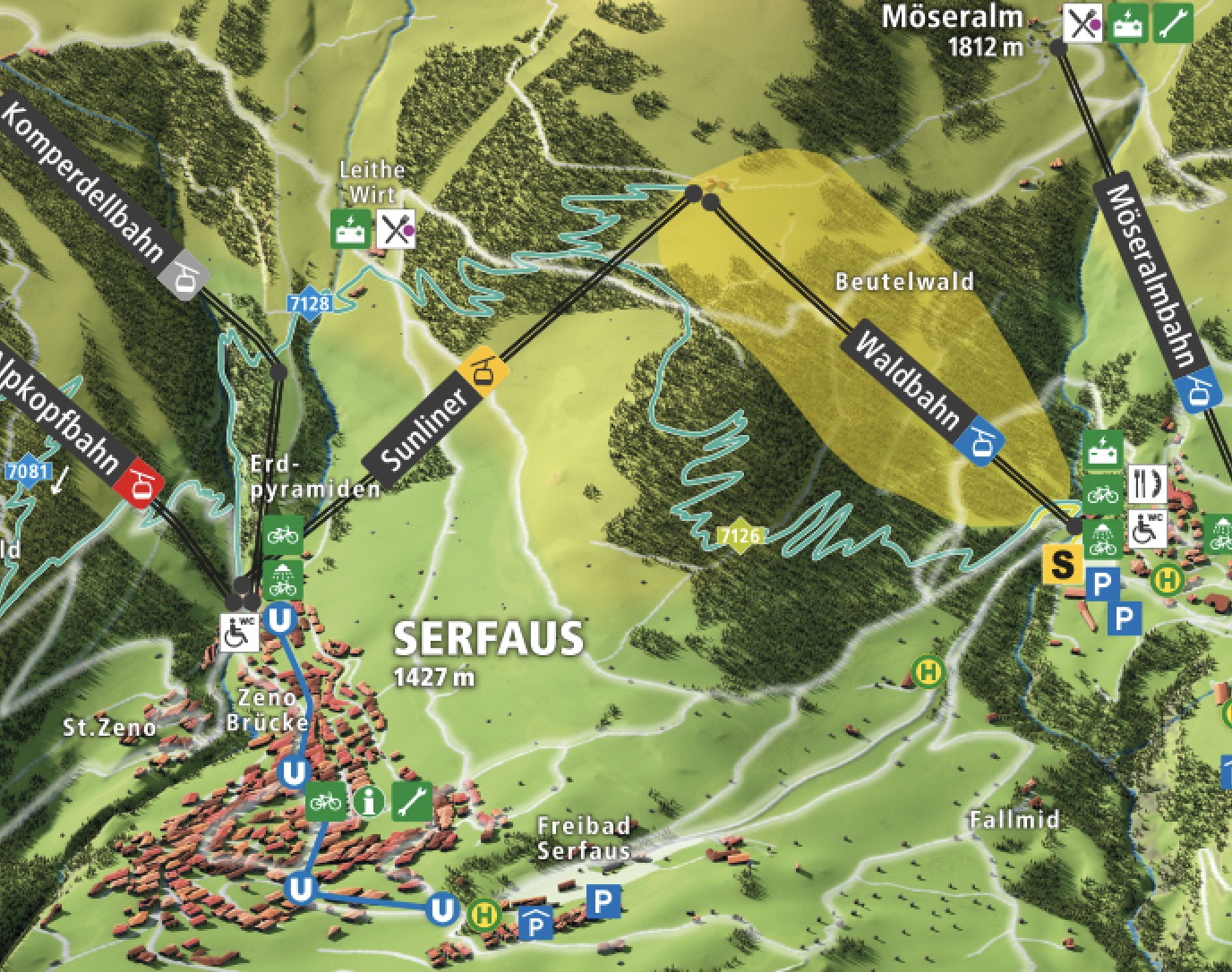This screenshot has height=972, width=1232.
Task: Select the Leithe Wirt restaurant icon
Action: (396, 230)
